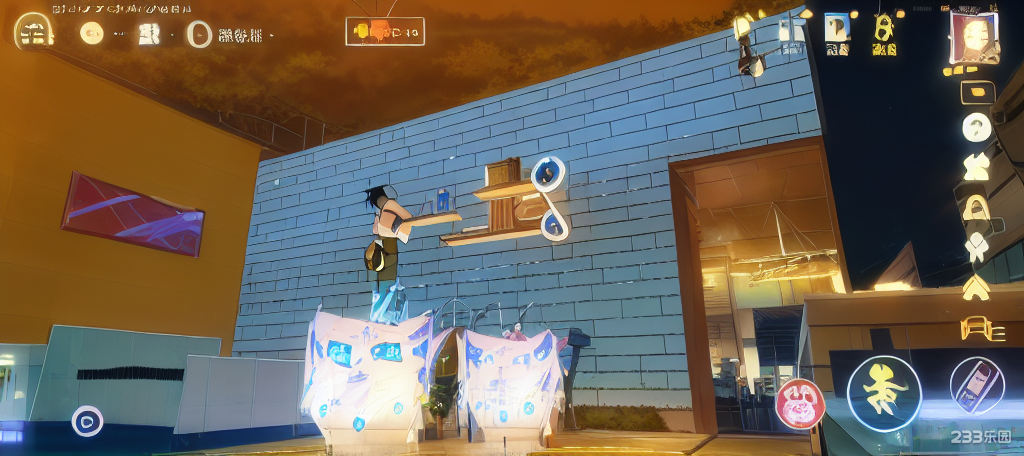This screenshot has width=1024, height=456.
Task: Click the orange boxed indicator at top center
Action: point(385,32)
